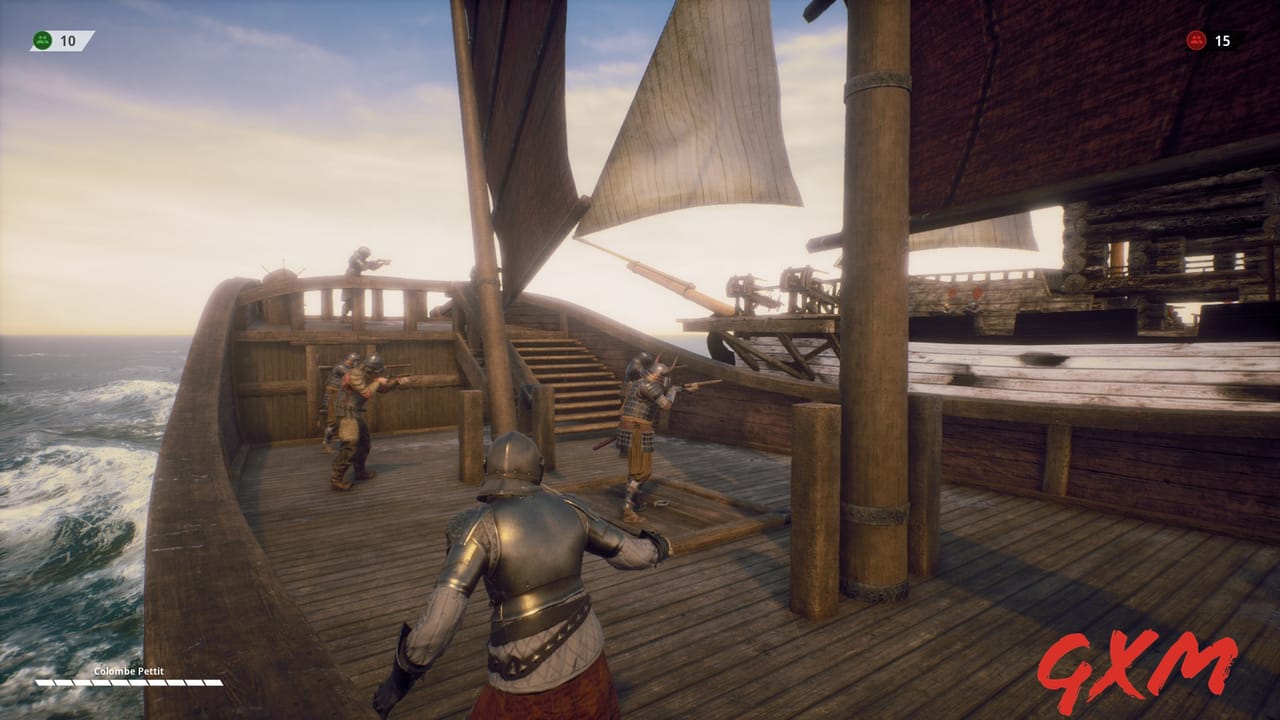Click the Colombe Pettit name label
Screen dimensions: 1280x720
pyautogui.click(x=128, y=672)
